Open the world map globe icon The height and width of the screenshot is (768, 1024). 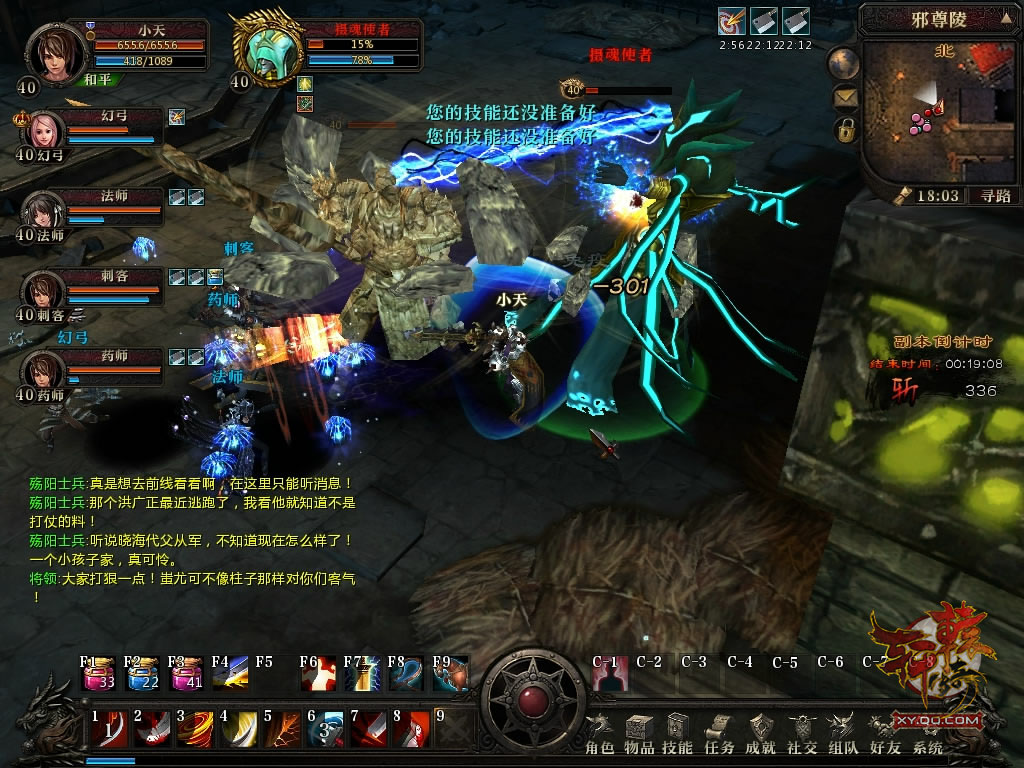(846, 62)
